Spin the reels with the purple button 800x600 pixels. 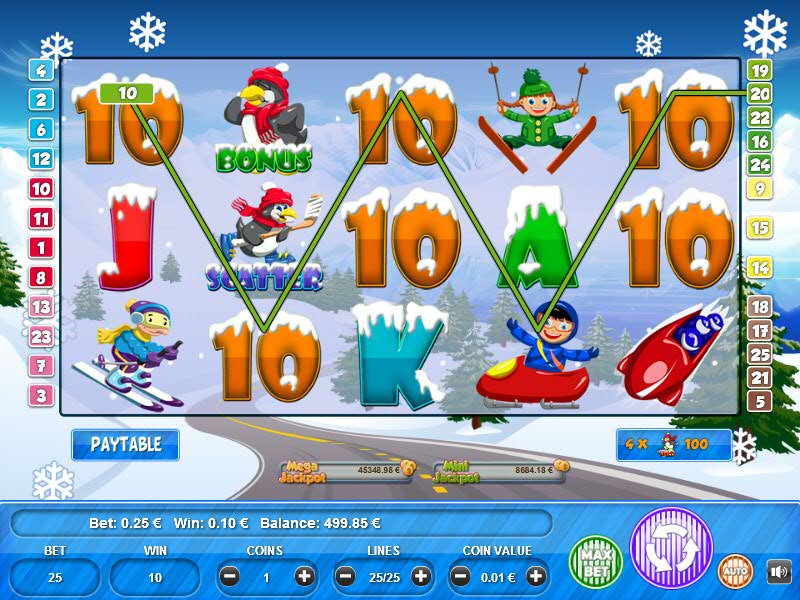point(670,549)
